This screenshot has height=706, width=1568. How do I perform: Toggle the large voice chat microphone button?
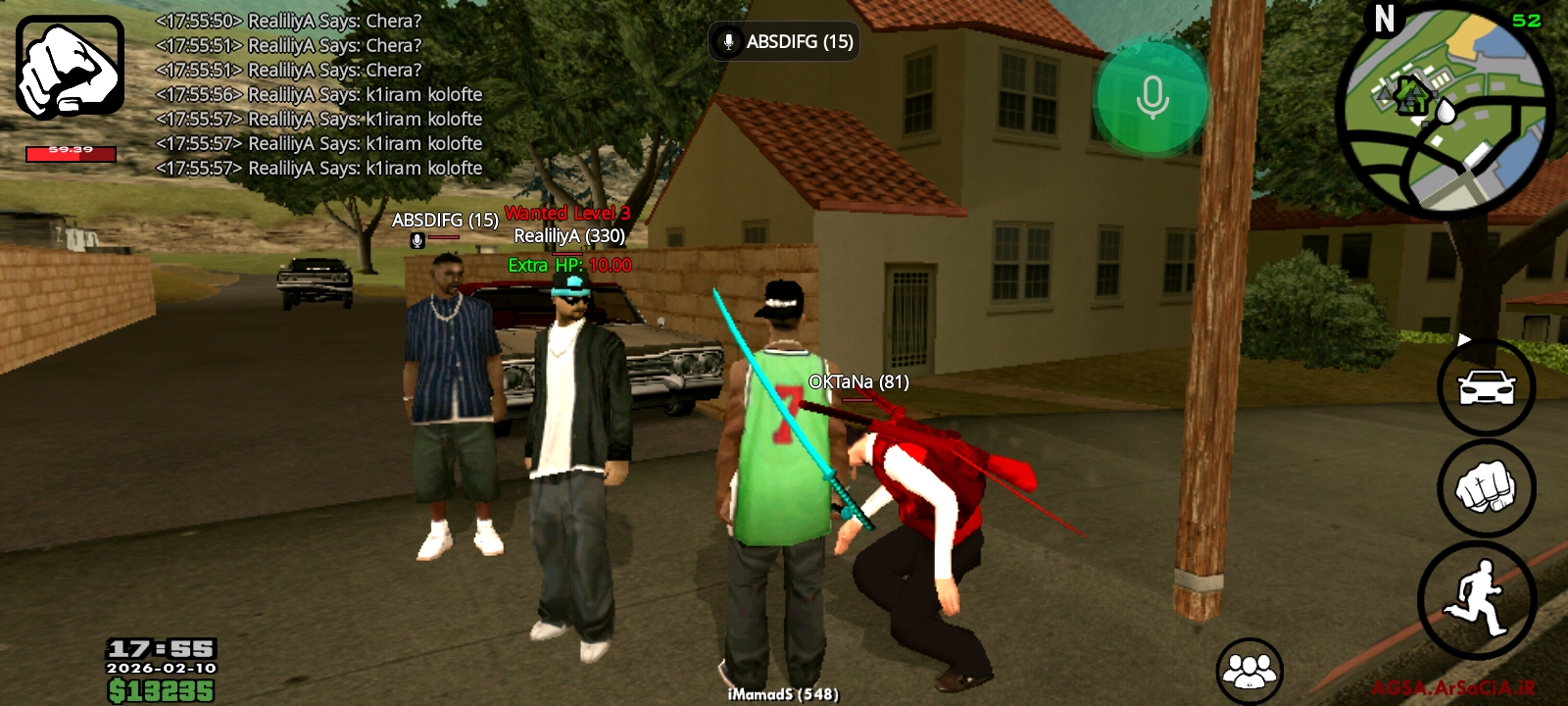tap(1152, 95)
